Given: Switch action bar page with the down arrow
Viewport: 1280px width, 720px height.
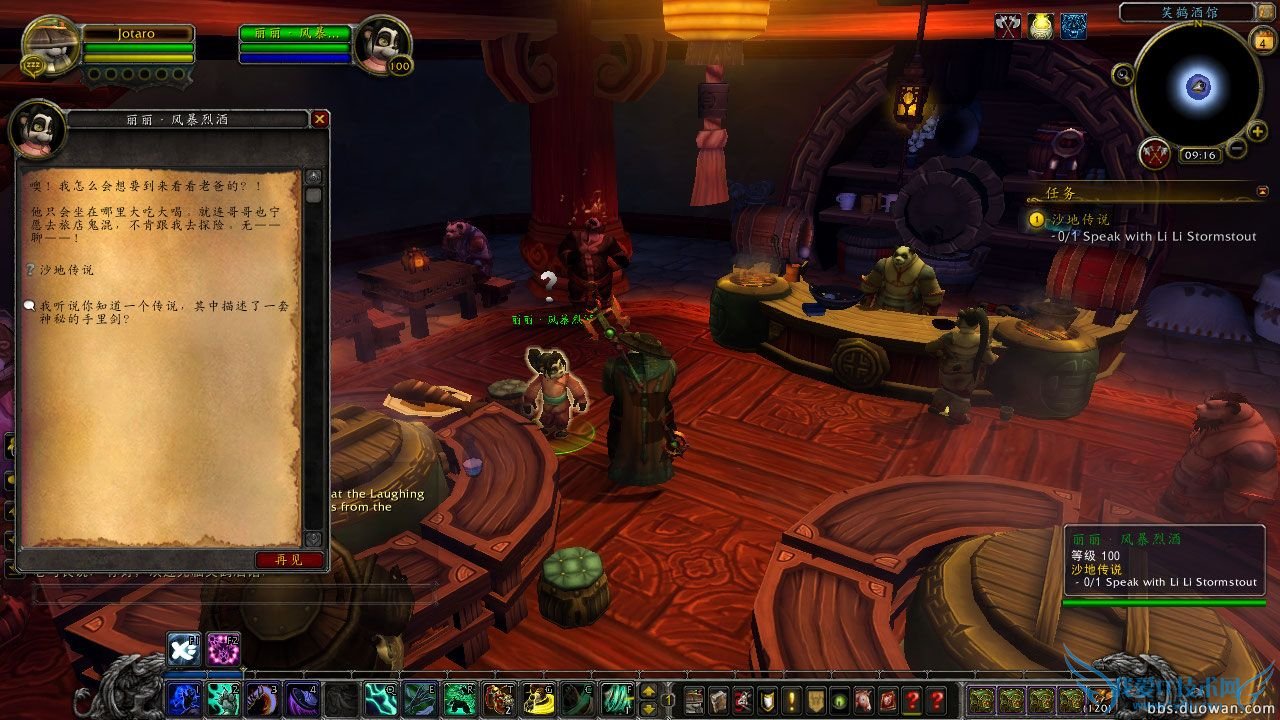Looking at the screenshot, I should [x=648, y=708].
